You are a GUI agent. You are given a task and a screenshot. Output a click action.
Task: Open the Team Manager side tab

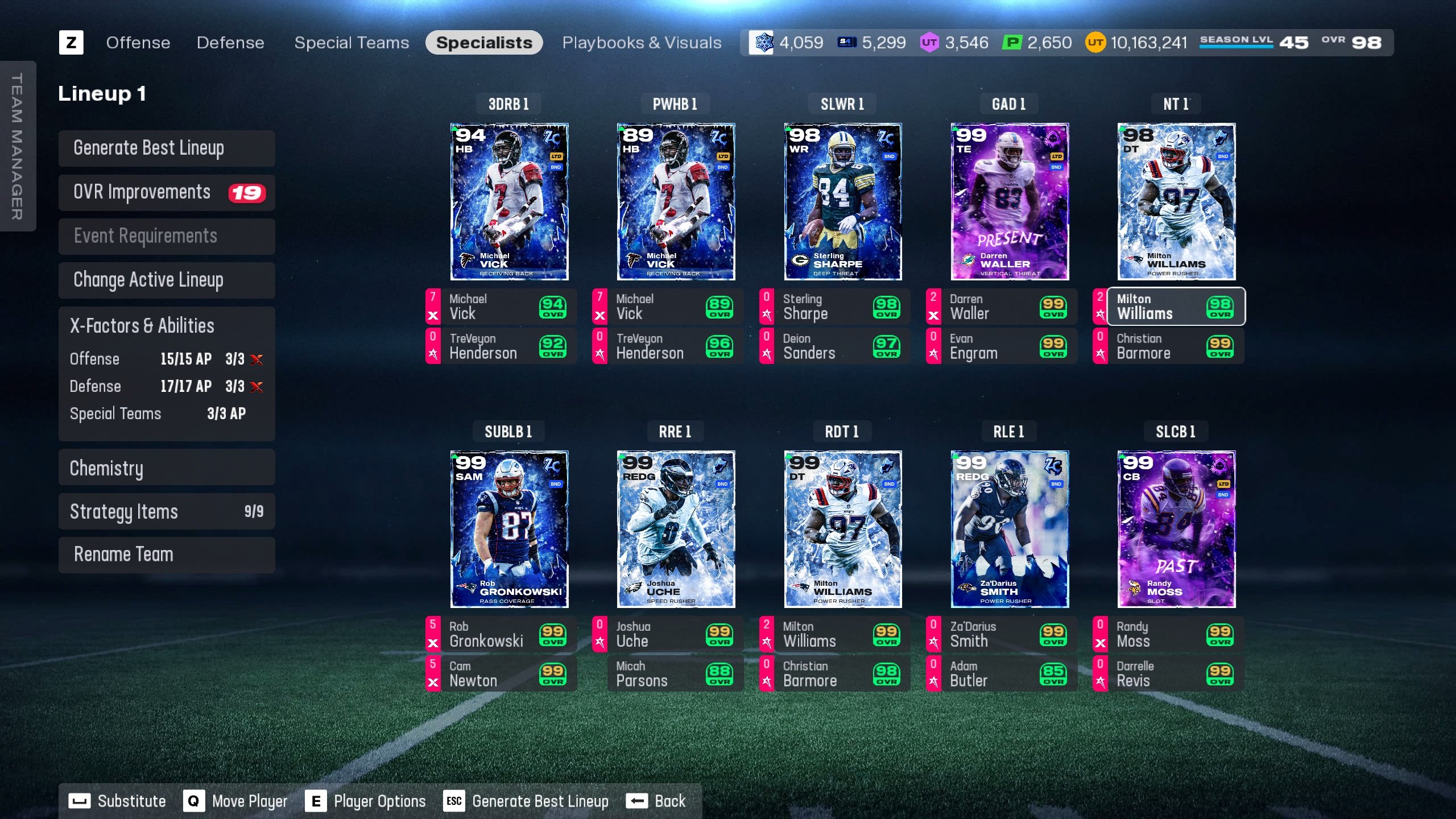point(18,146)
